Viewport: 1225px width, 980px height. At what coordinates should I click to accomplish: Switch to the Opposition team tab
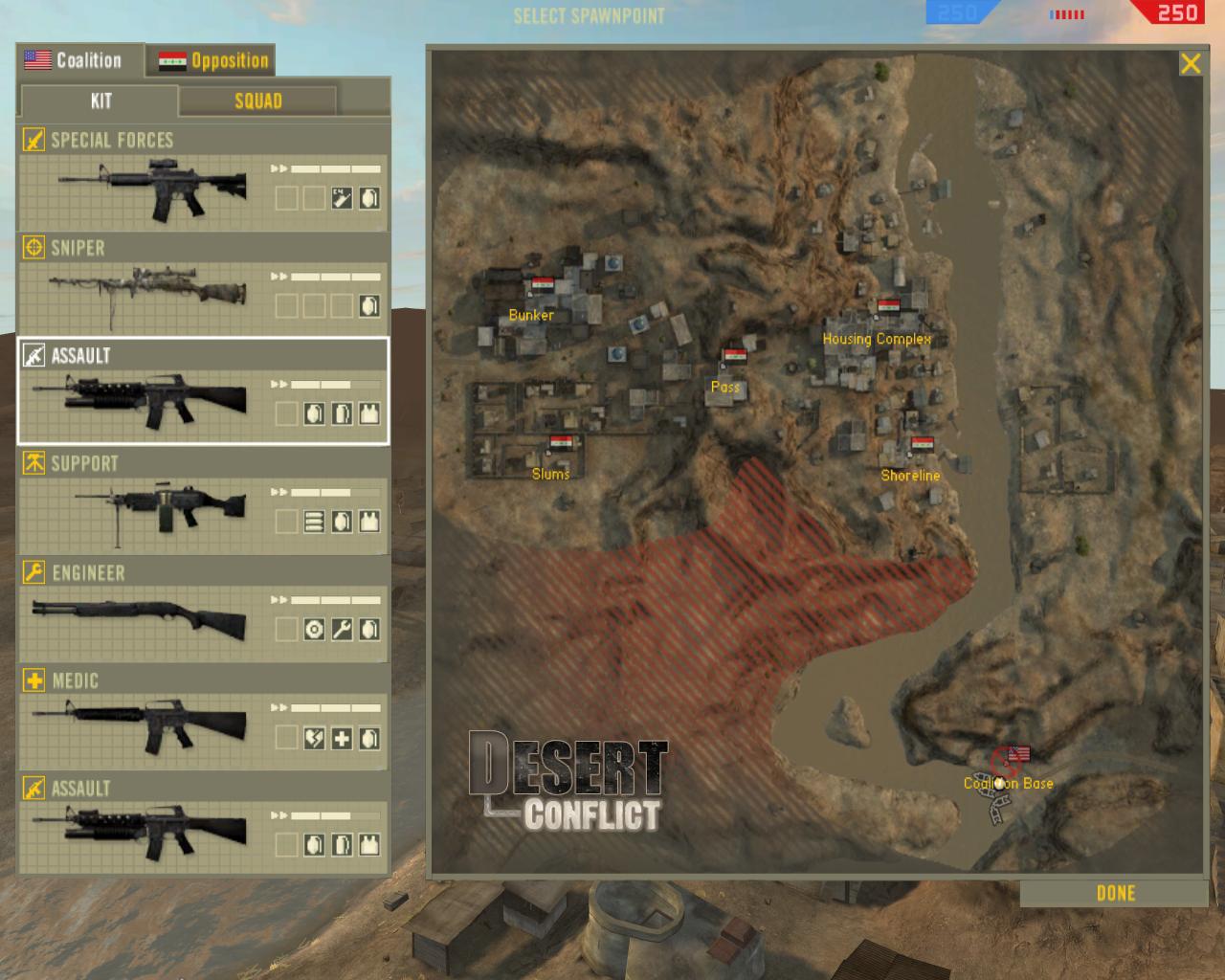click(x=212, y=61)
